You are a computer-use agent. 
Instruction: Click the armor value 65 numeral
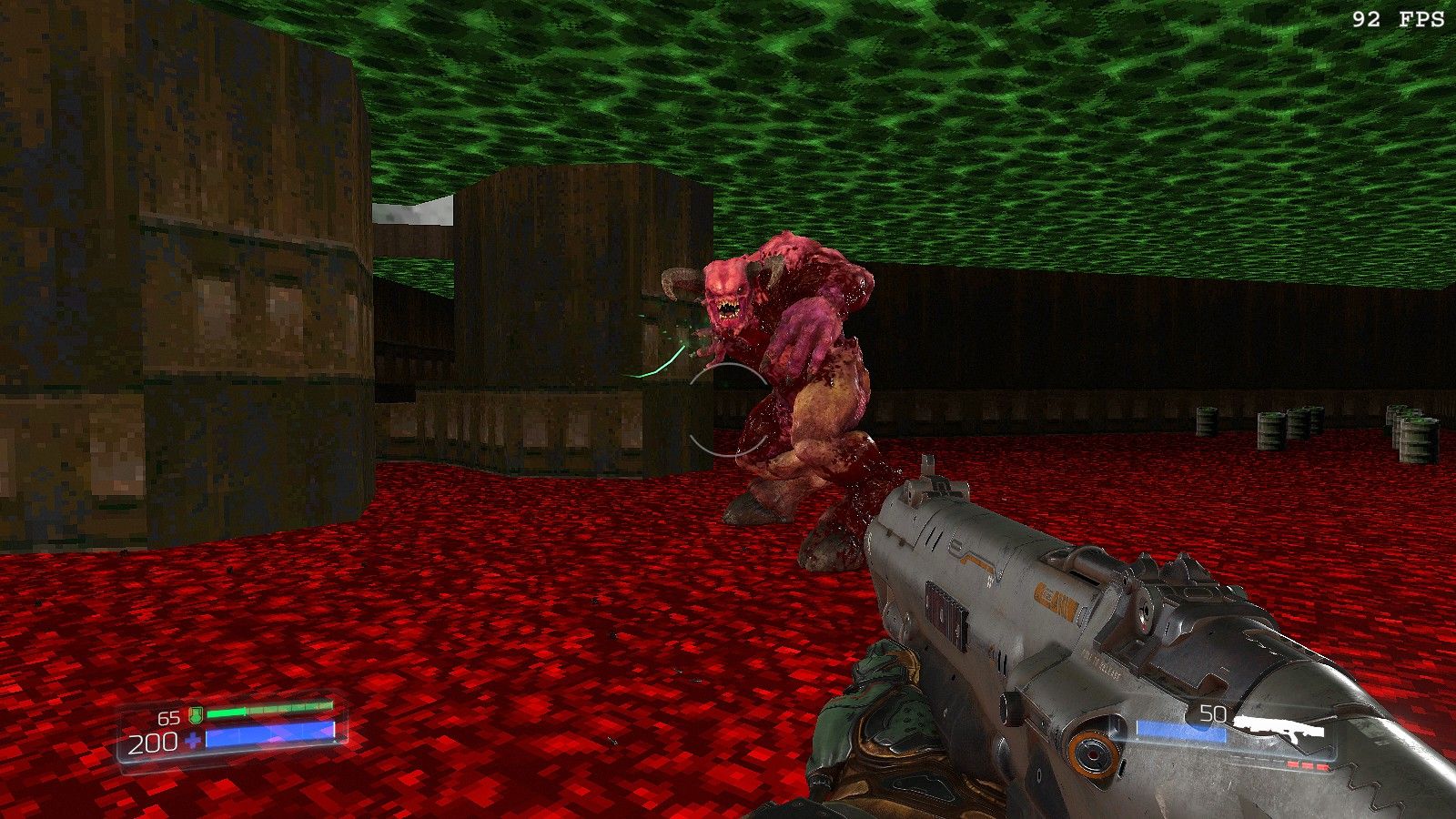[x=169, y=717]
